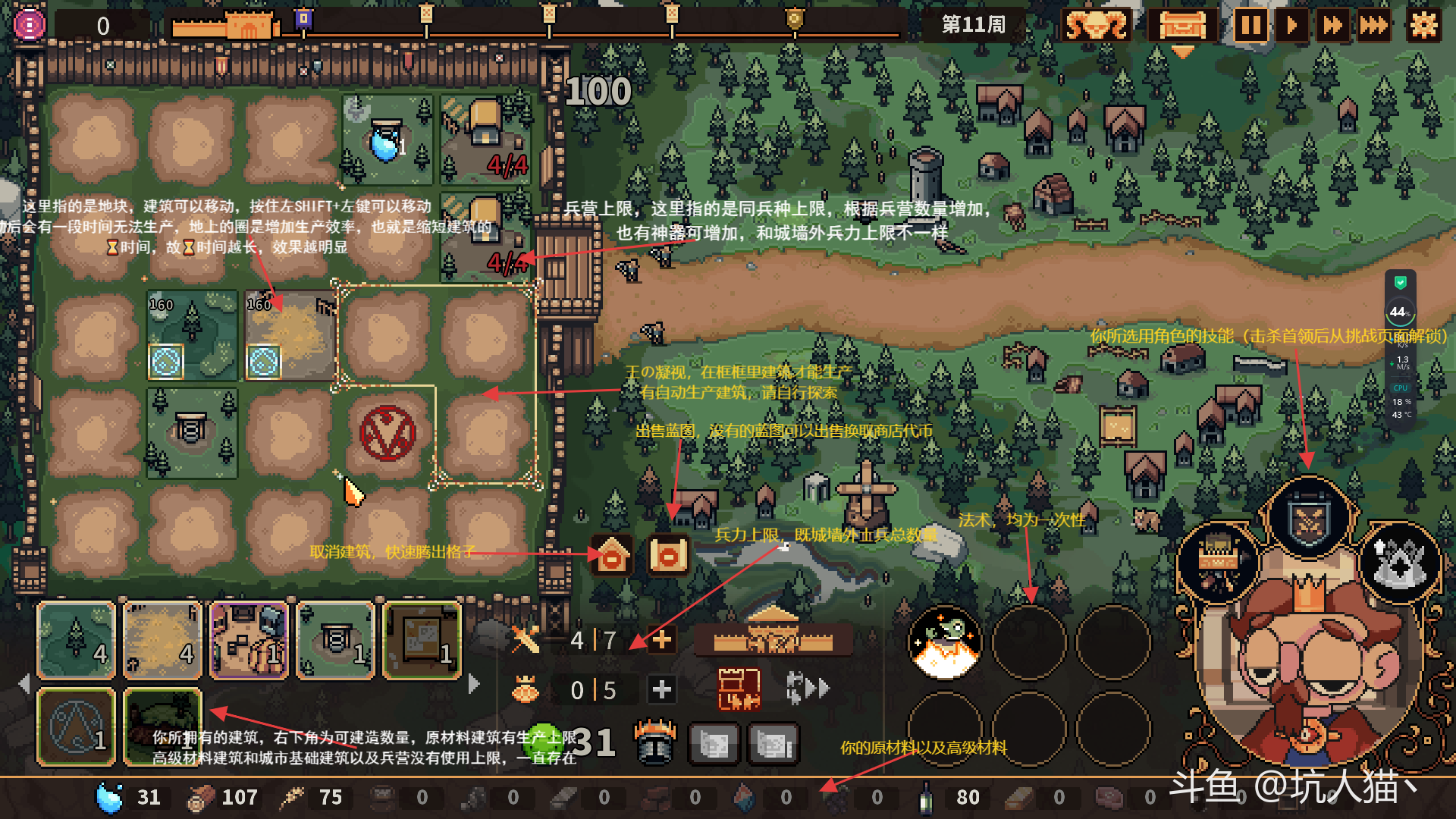Show next page of building cards
Screen dimensions: 1456x819
475,684
